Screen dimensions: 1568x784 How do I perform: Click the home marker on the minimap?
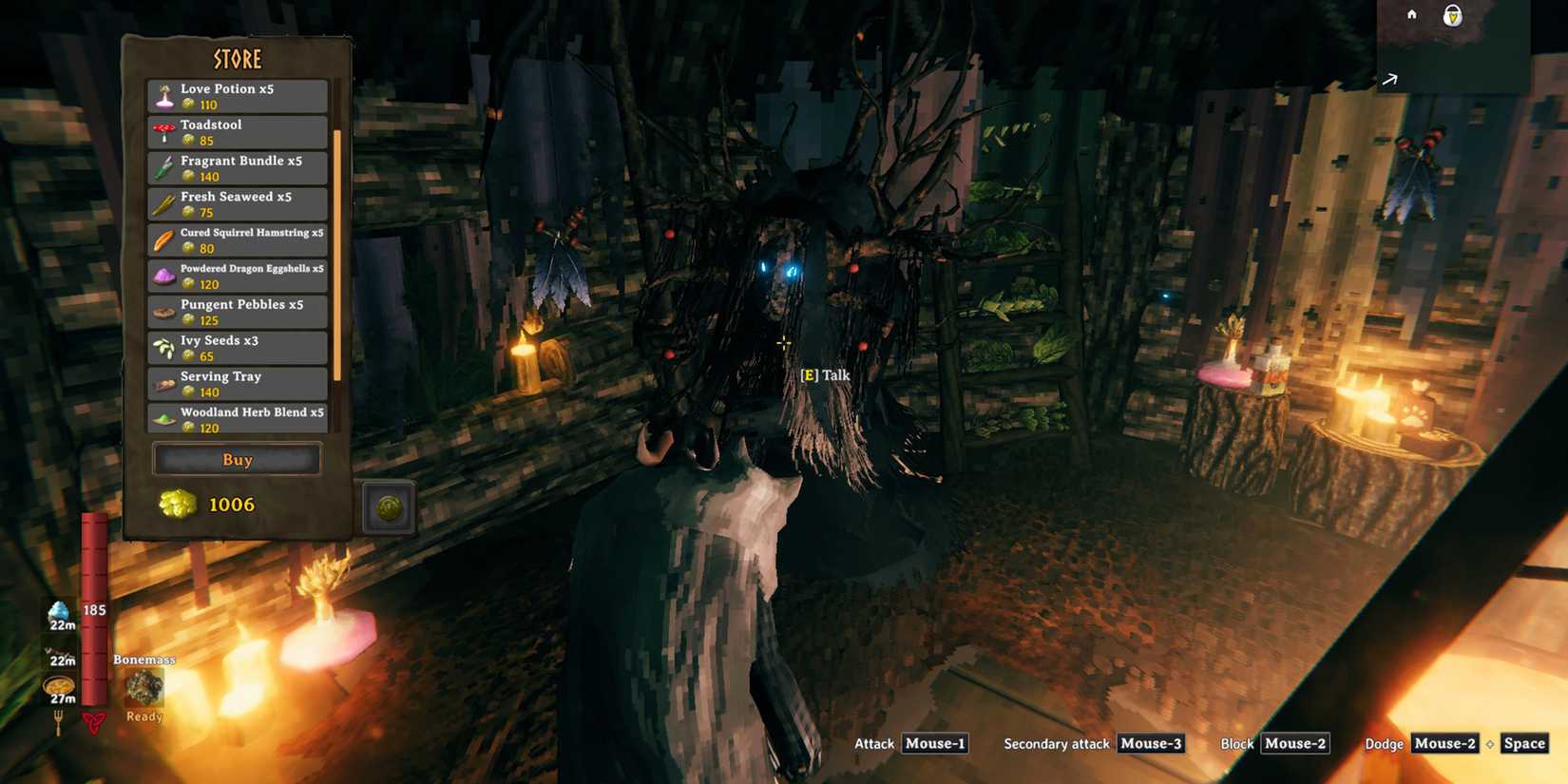(1411, 15)
